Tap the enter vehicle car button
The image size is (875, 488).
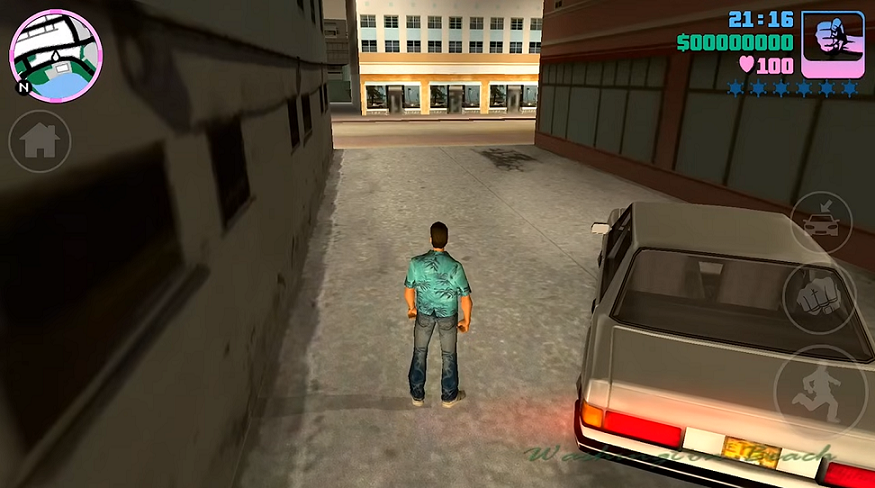tap(821, 221)
